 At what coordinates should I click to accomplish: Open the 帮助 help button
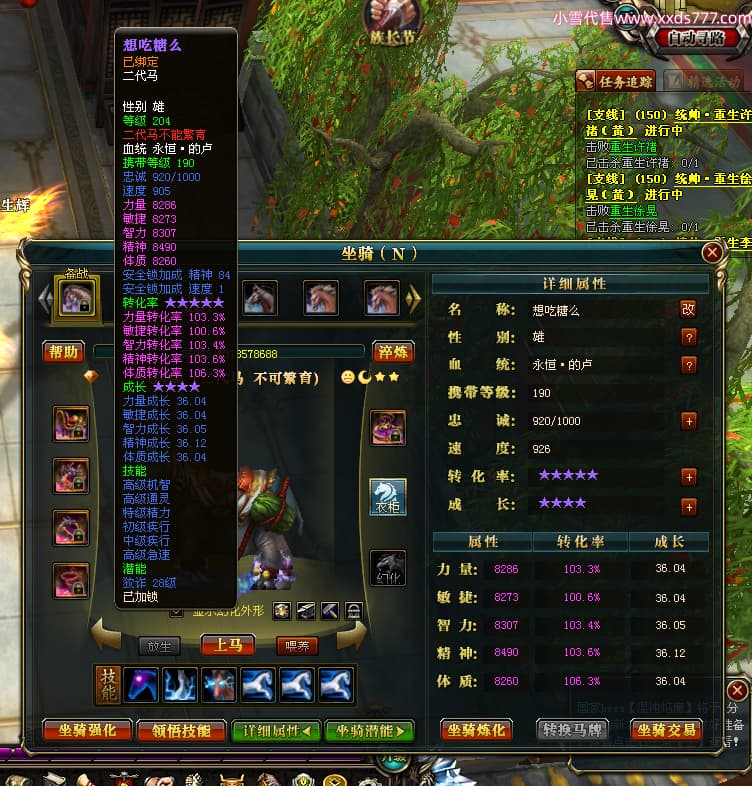pyautogui.click(x=62, y=351)
